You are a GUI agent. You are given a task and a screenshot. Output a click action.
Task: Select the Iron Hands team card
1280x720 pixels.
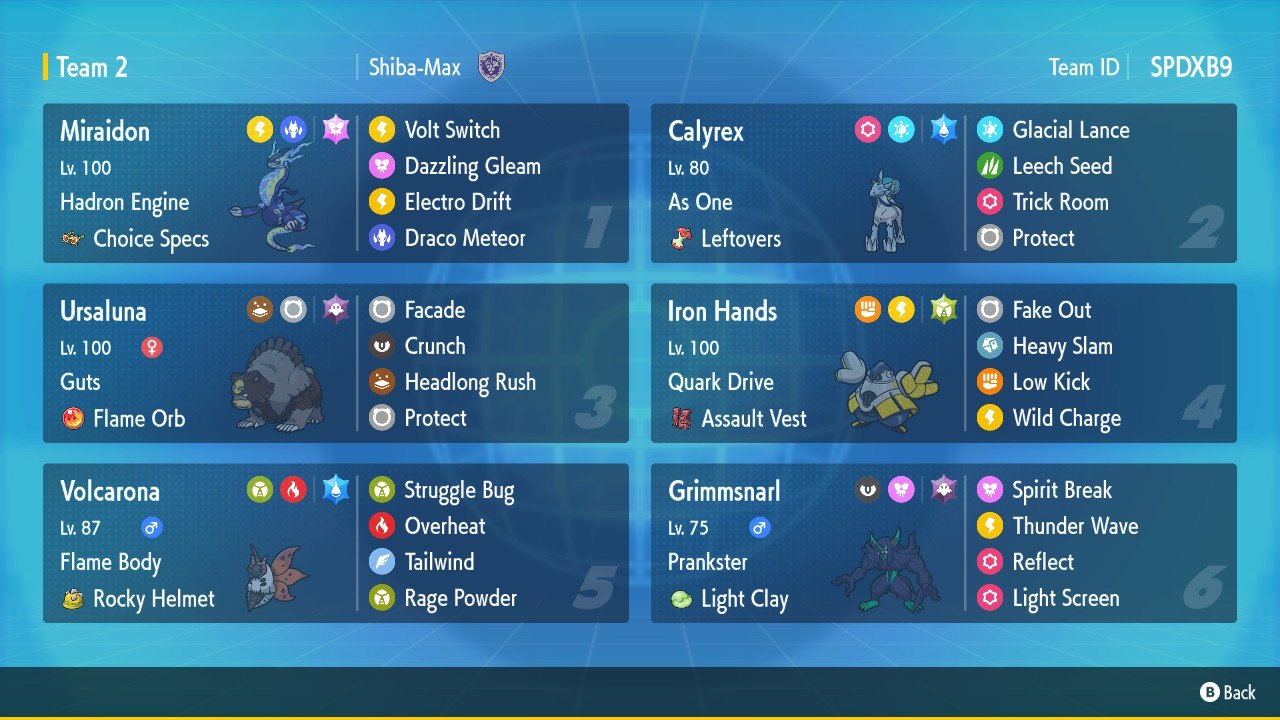[x=943, y=363]
